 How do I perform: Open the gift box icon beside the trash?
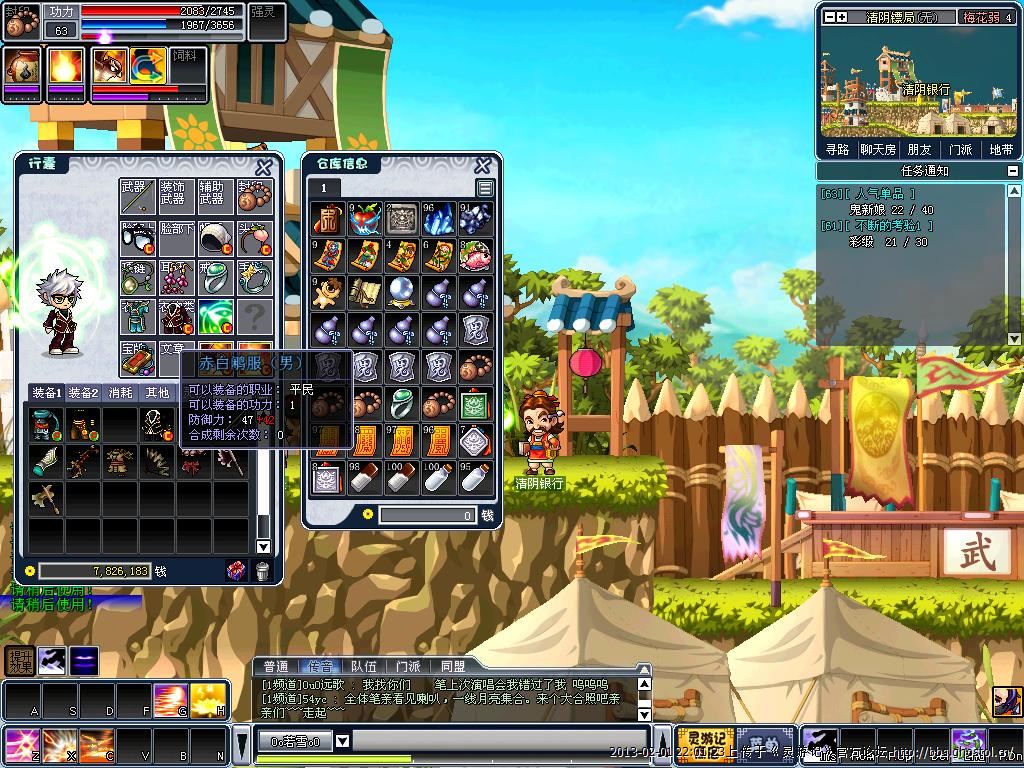(x=237, y=571)
